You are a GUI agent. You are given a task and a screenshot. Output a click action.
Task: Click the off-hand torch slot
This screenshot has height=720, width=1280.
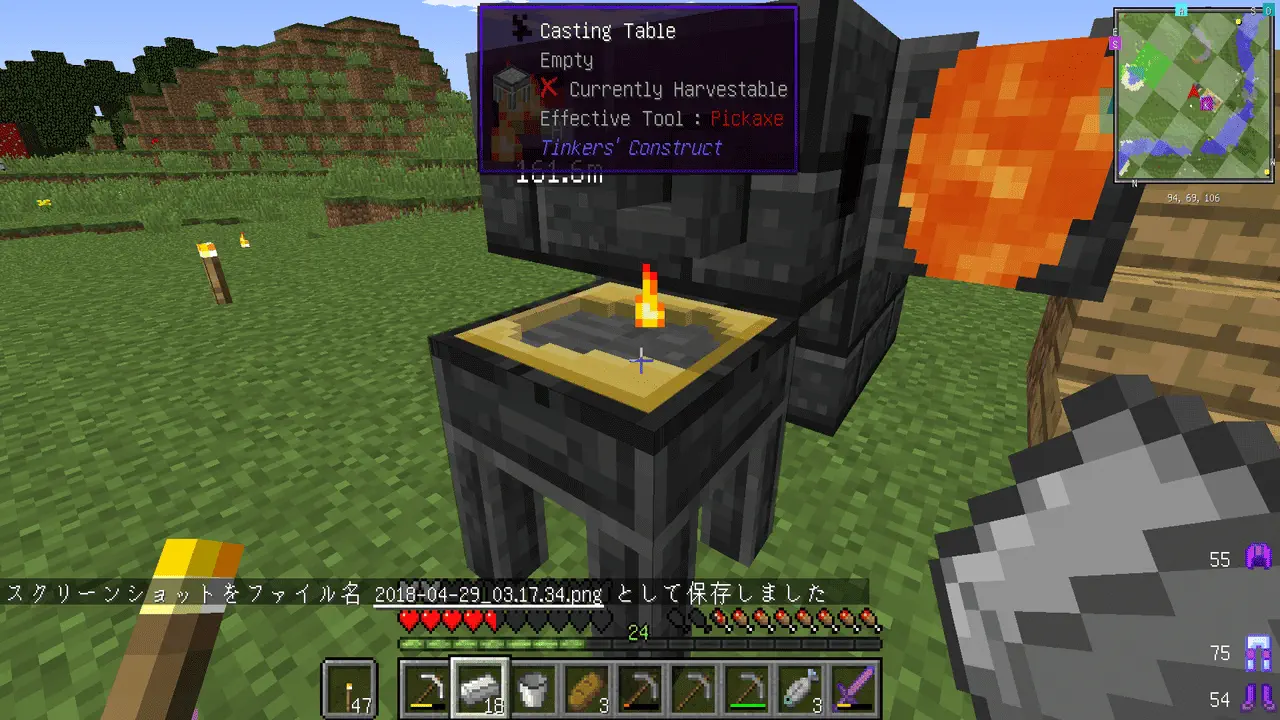[350, 688]
